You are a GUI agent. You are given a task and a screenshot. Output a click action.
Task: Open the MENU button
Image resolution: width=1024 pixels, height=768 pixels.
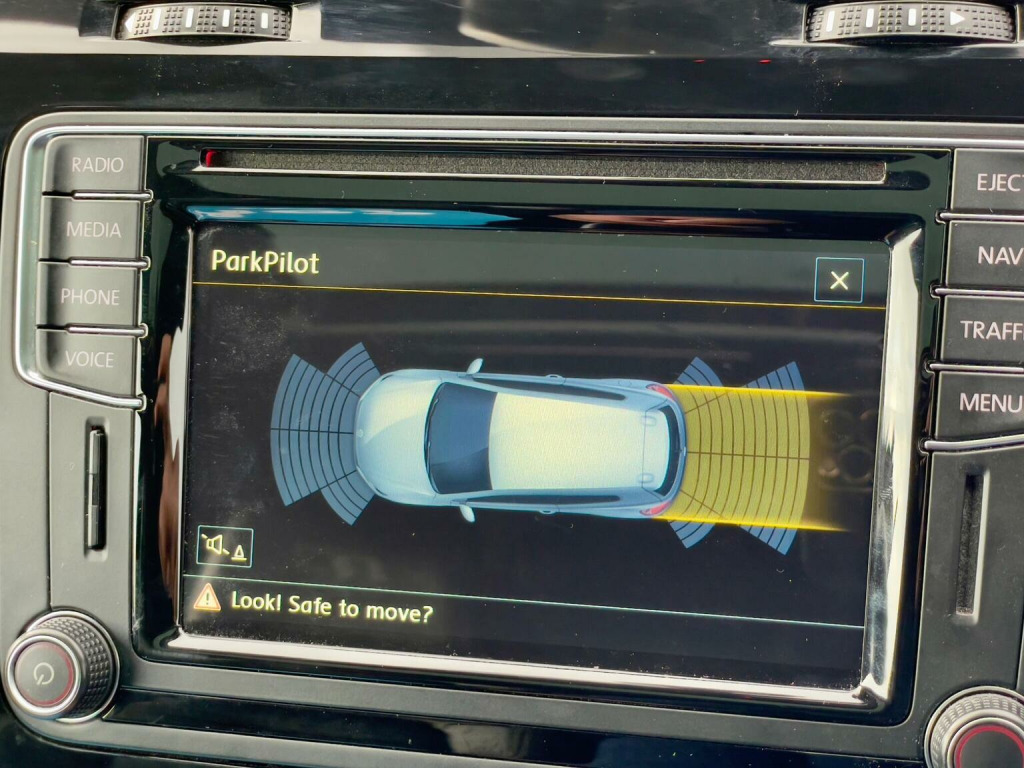click(988, 403)
